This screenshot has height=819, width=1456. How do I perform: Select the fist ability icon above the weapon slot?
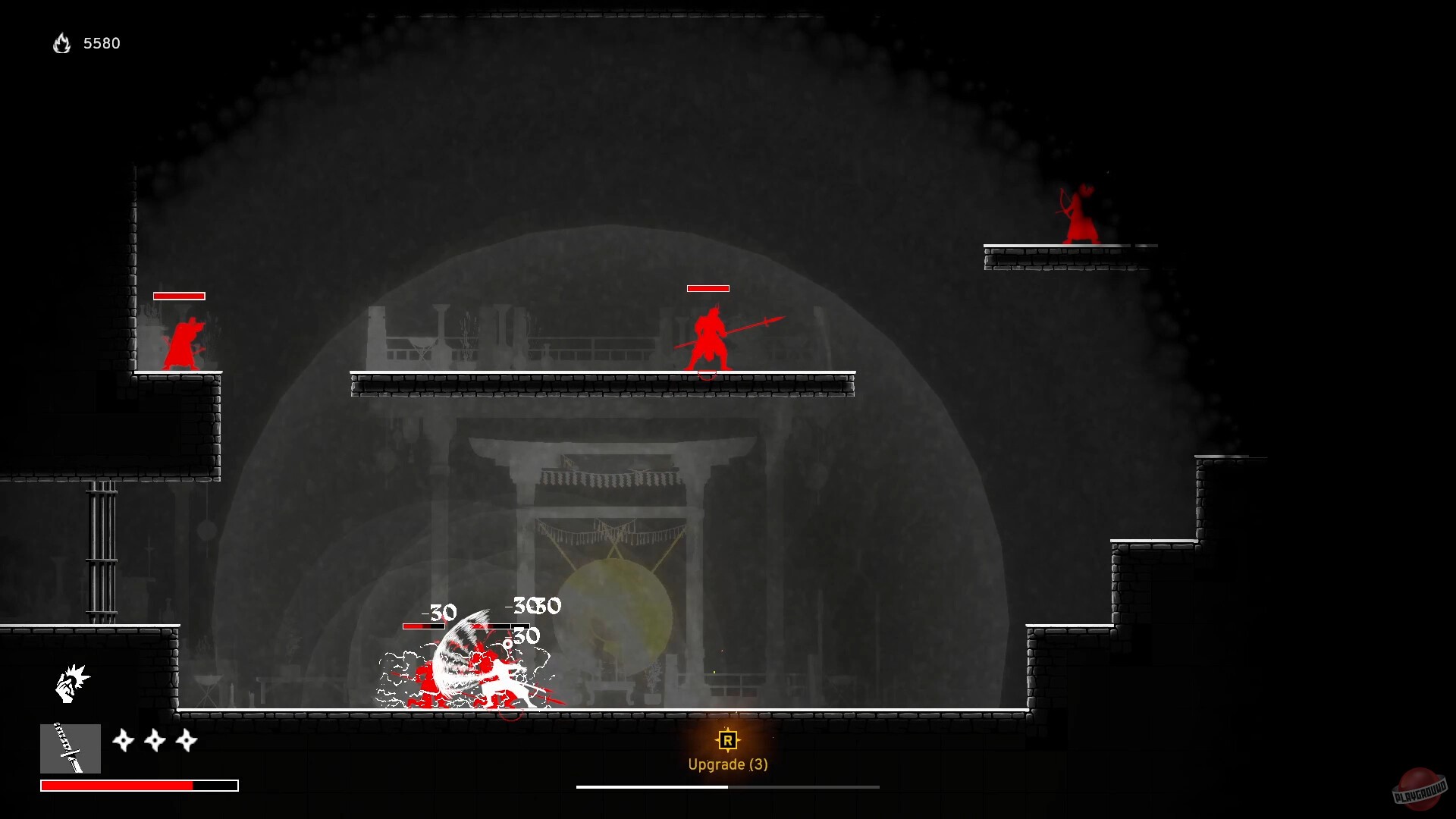(x=70, y=682)
